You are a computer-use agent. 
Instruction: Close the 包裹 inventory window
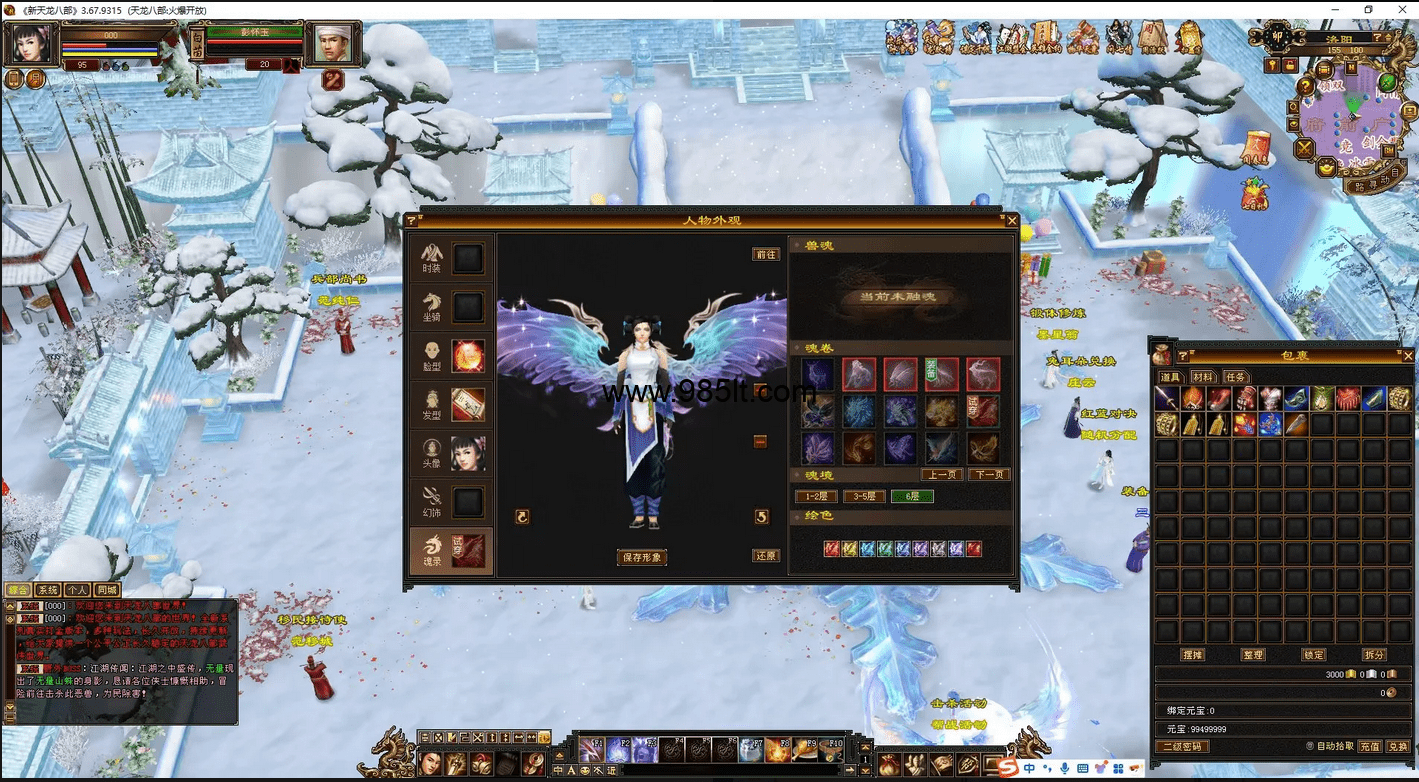coord(1408,355)
